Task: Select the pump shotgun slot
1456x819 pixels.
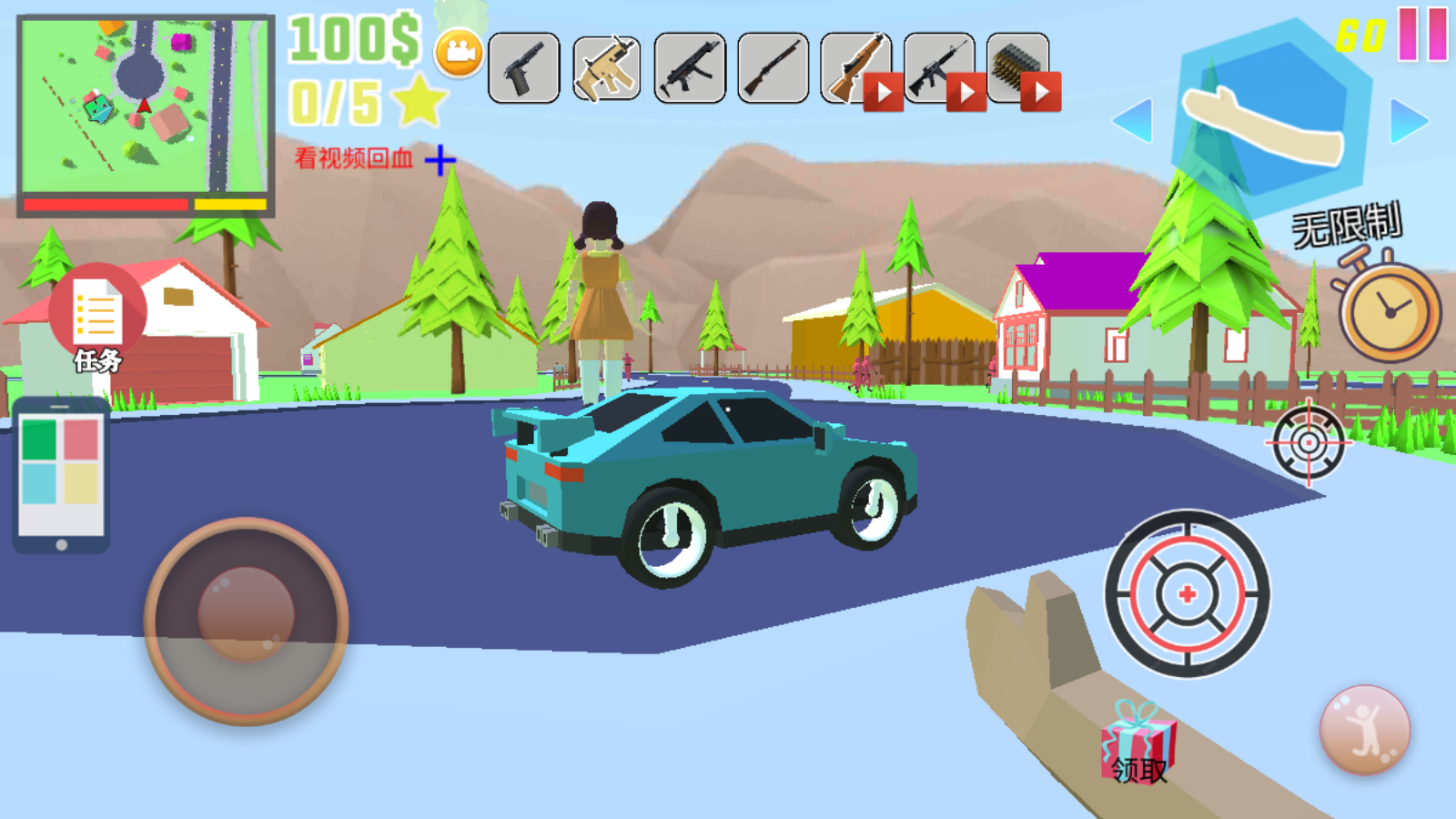Action: tap(773, 68)
